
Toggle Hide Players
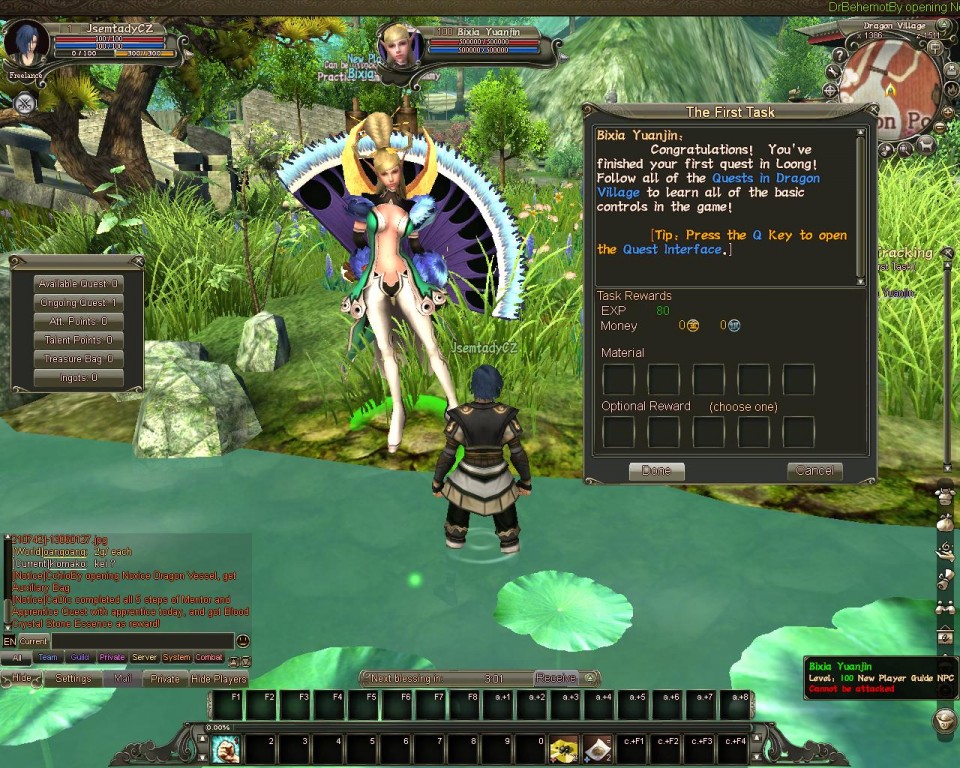coord(219,679)
